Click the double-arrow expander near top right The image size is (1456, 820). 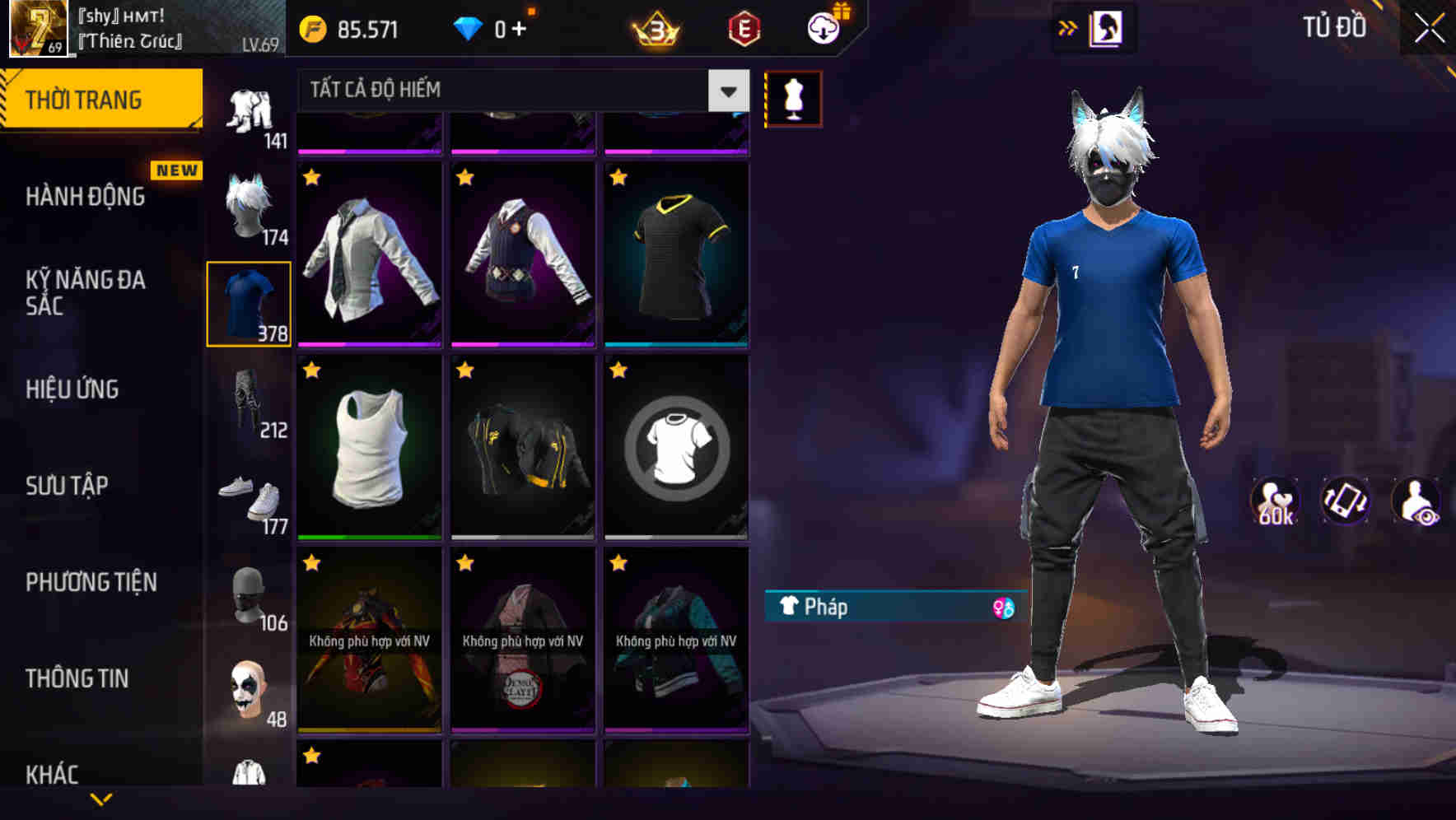click(x=1068, y=27)
